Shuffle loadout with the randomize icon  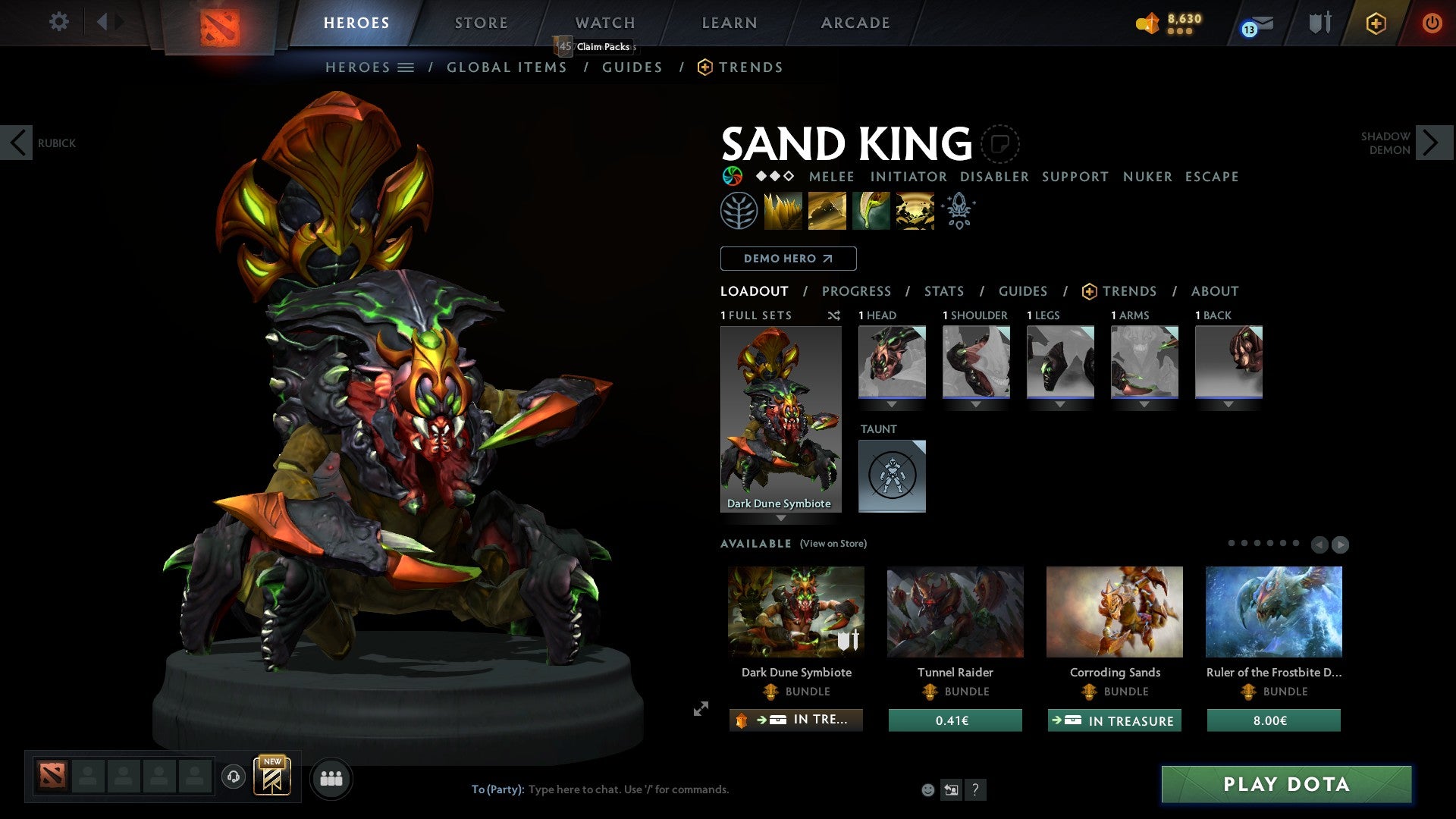(833, 315)
